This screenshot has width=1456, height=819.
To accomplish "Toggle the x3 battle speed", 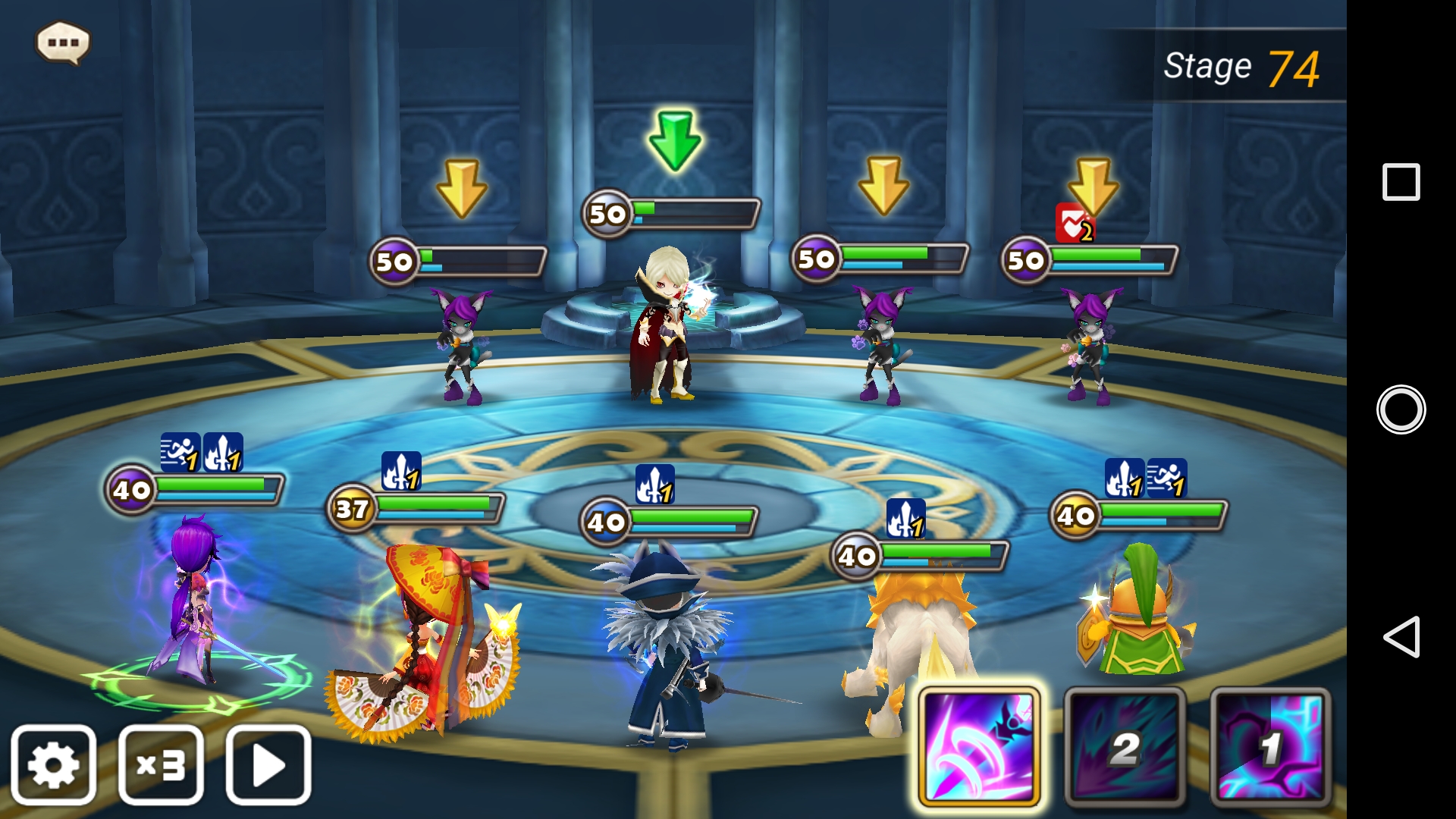I will point(161,764).
